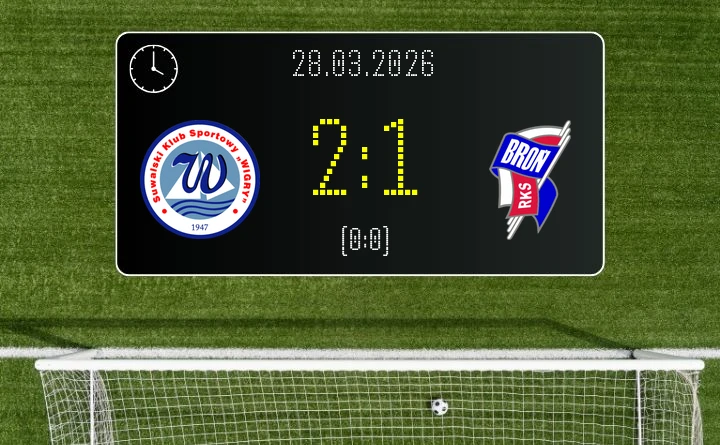The image size is (720, 445).
Task: Select the Wigry Suwałki team crest
Action: click(200, 180)
